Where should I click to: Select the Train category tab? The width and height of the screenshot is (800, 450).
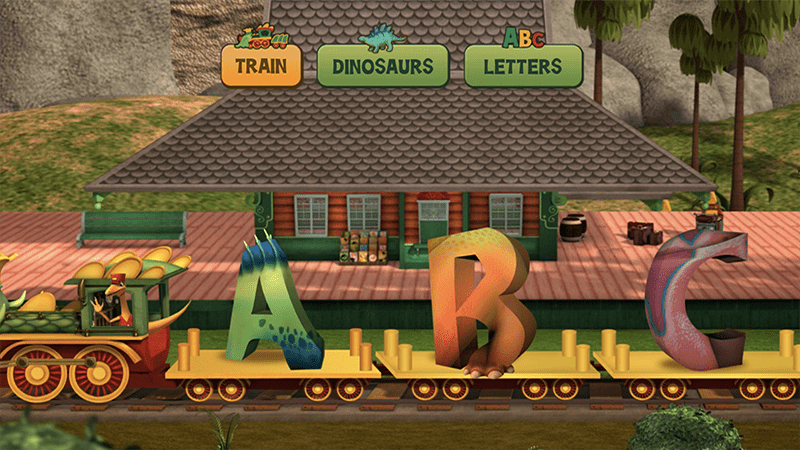[261, 66]
